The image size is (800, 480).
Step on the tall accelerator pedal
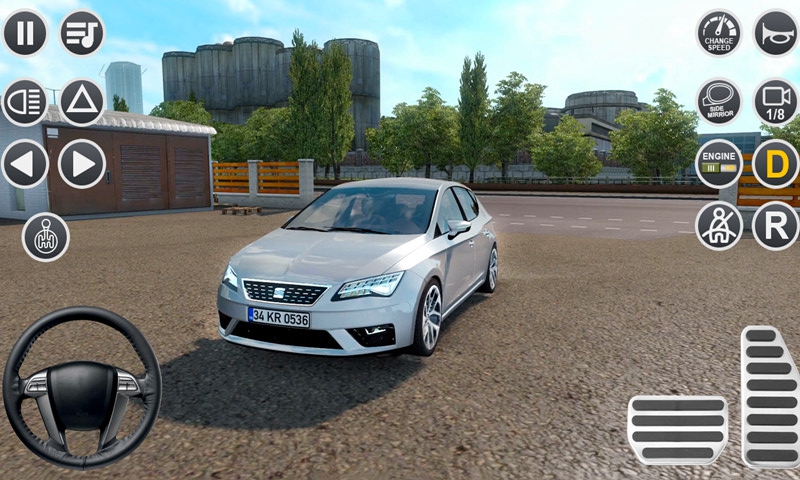[x=769, y=396]
